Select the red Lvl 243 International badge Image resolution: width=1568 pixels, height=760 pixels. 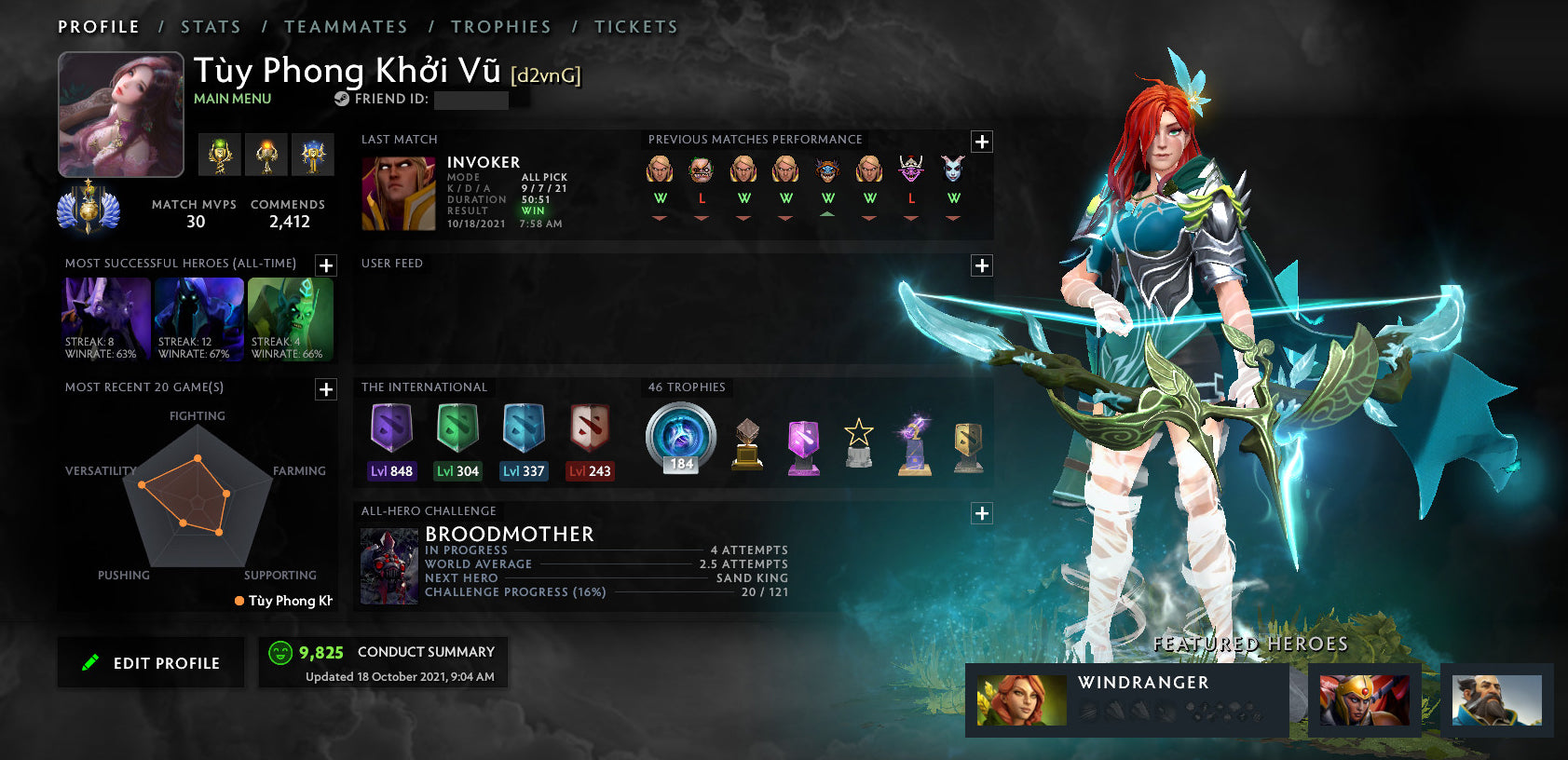click(x=591, y=431)
